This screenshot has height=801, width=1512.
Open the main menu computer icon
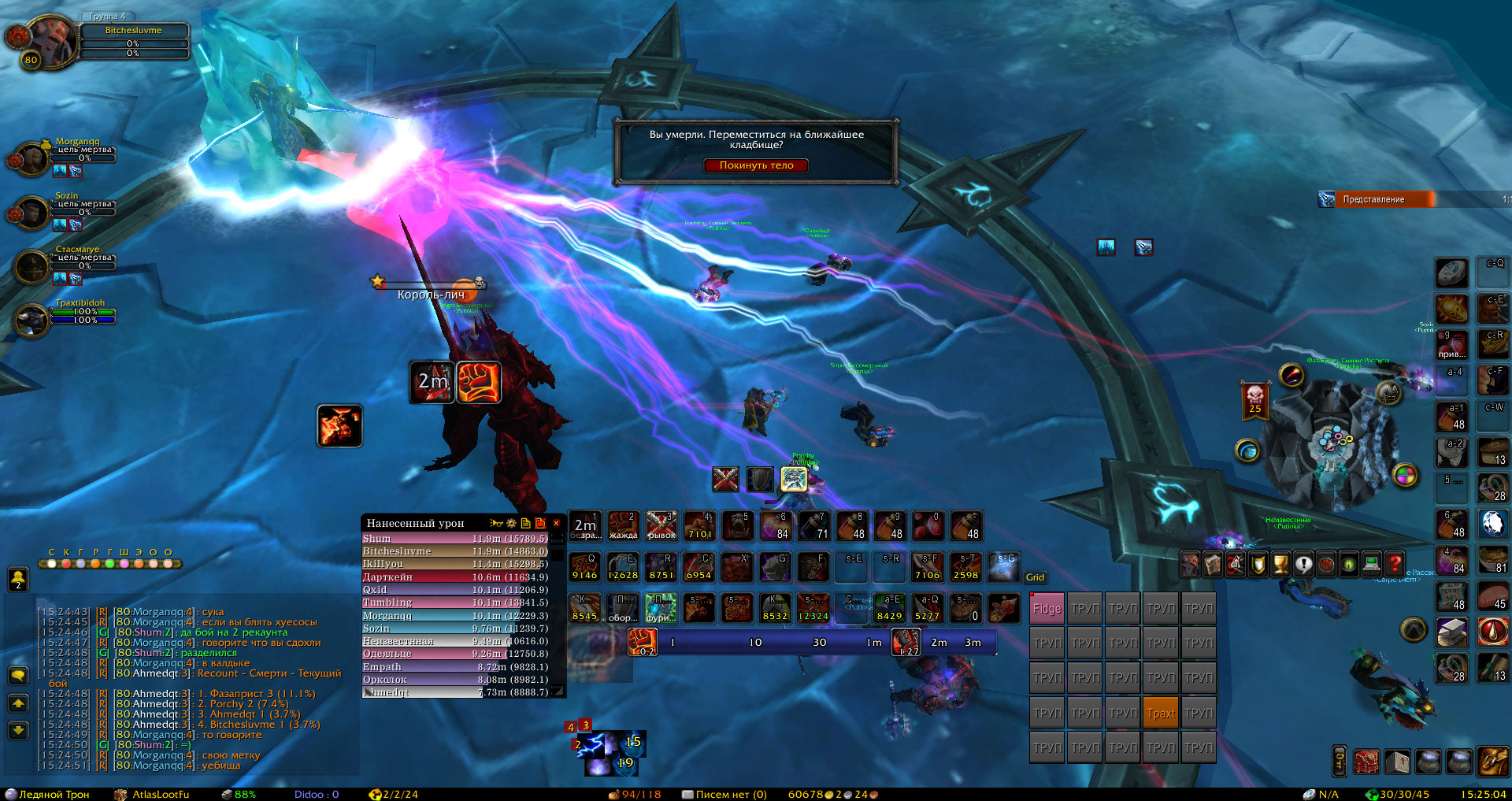1372,563
